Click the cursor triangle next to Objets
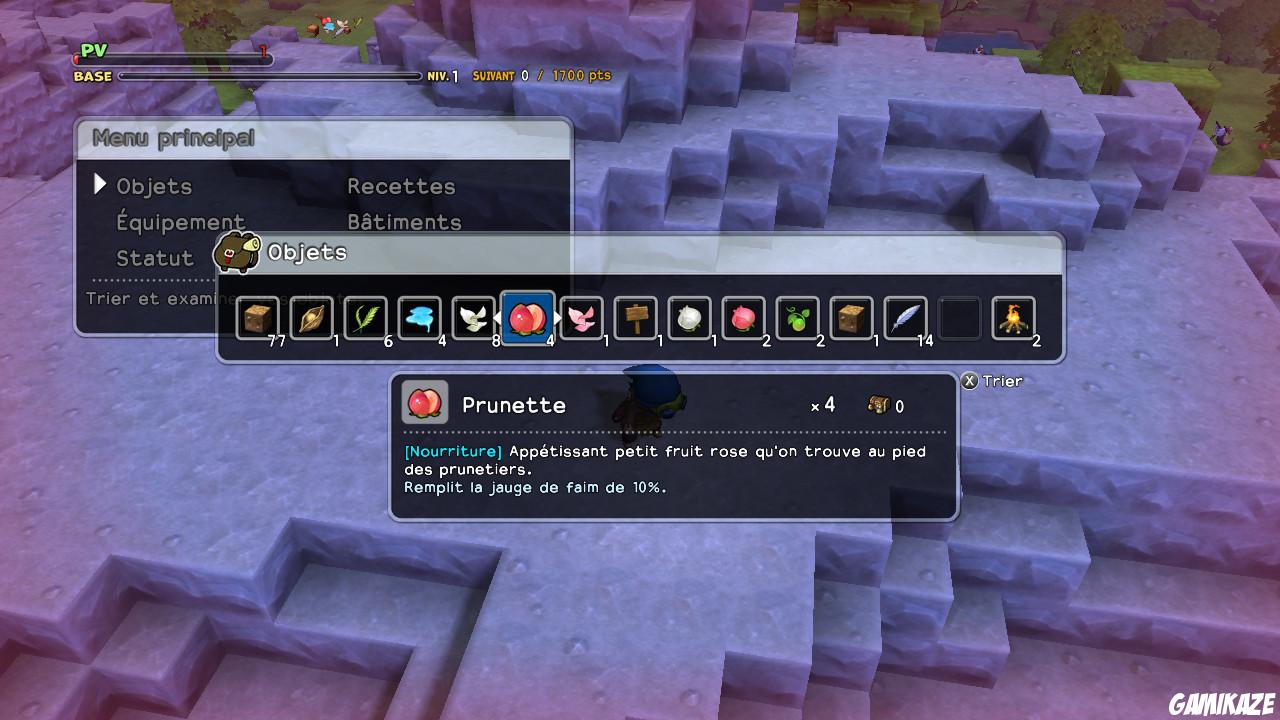 click(x=101, y=184)
